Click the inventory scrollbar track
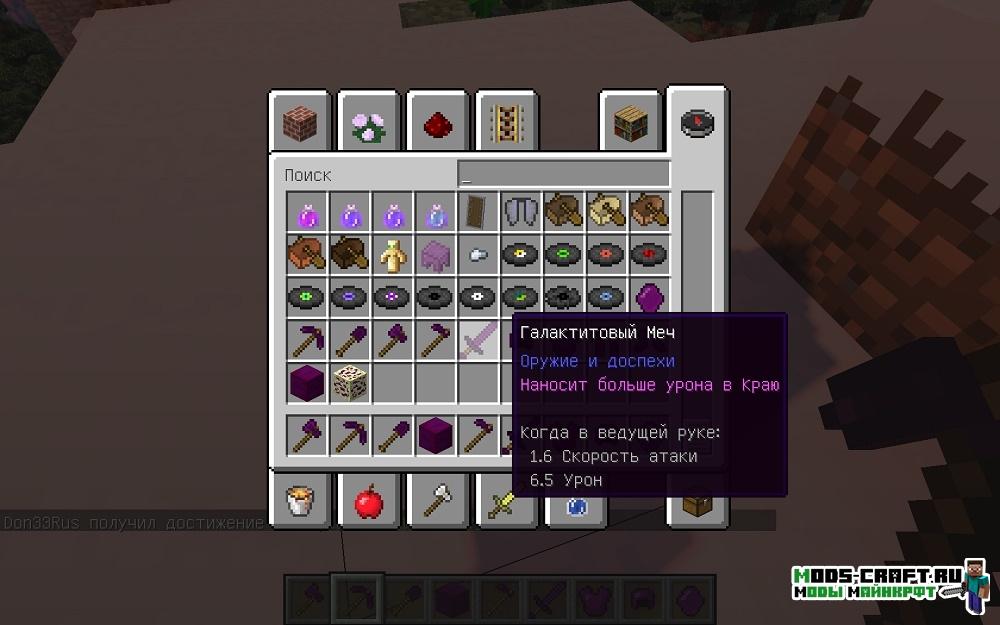This screenshot has height=625, width=1000. coord(697,300)
